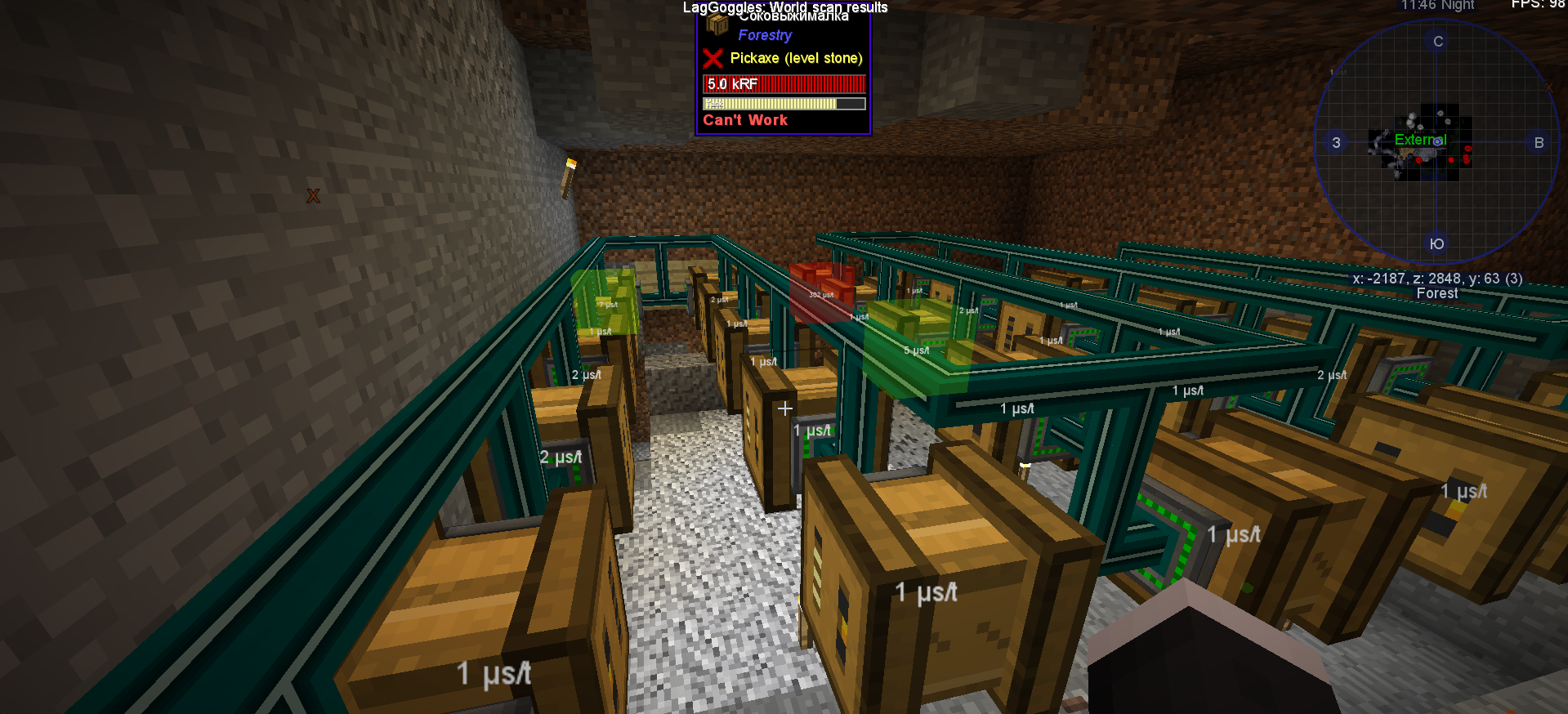
Task: Click the coordinates readout below the minimap
Action: coord(1436,278)
